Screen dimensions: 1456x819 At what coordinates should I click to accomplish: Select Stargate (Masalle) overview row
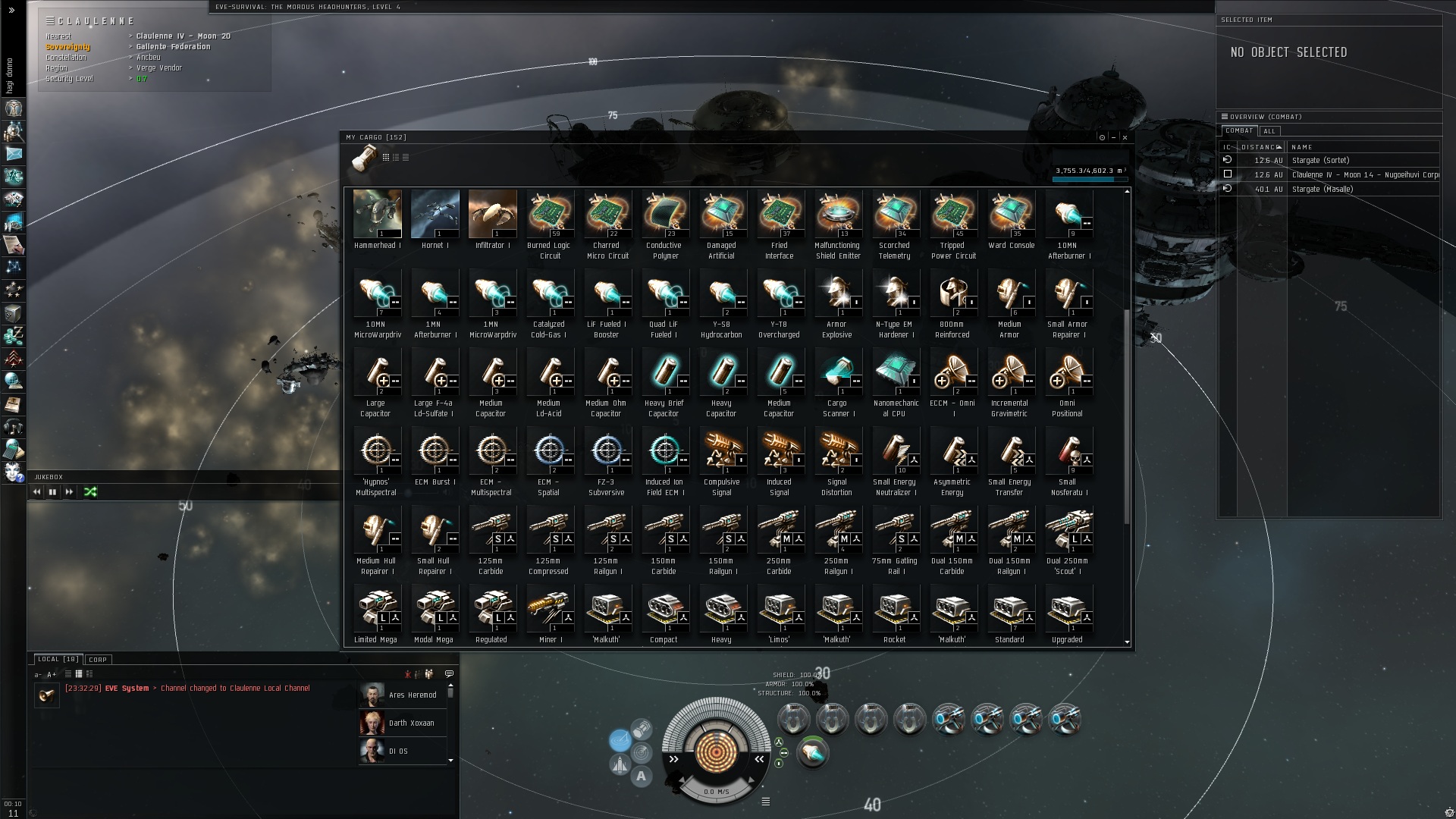point(1322,190)
